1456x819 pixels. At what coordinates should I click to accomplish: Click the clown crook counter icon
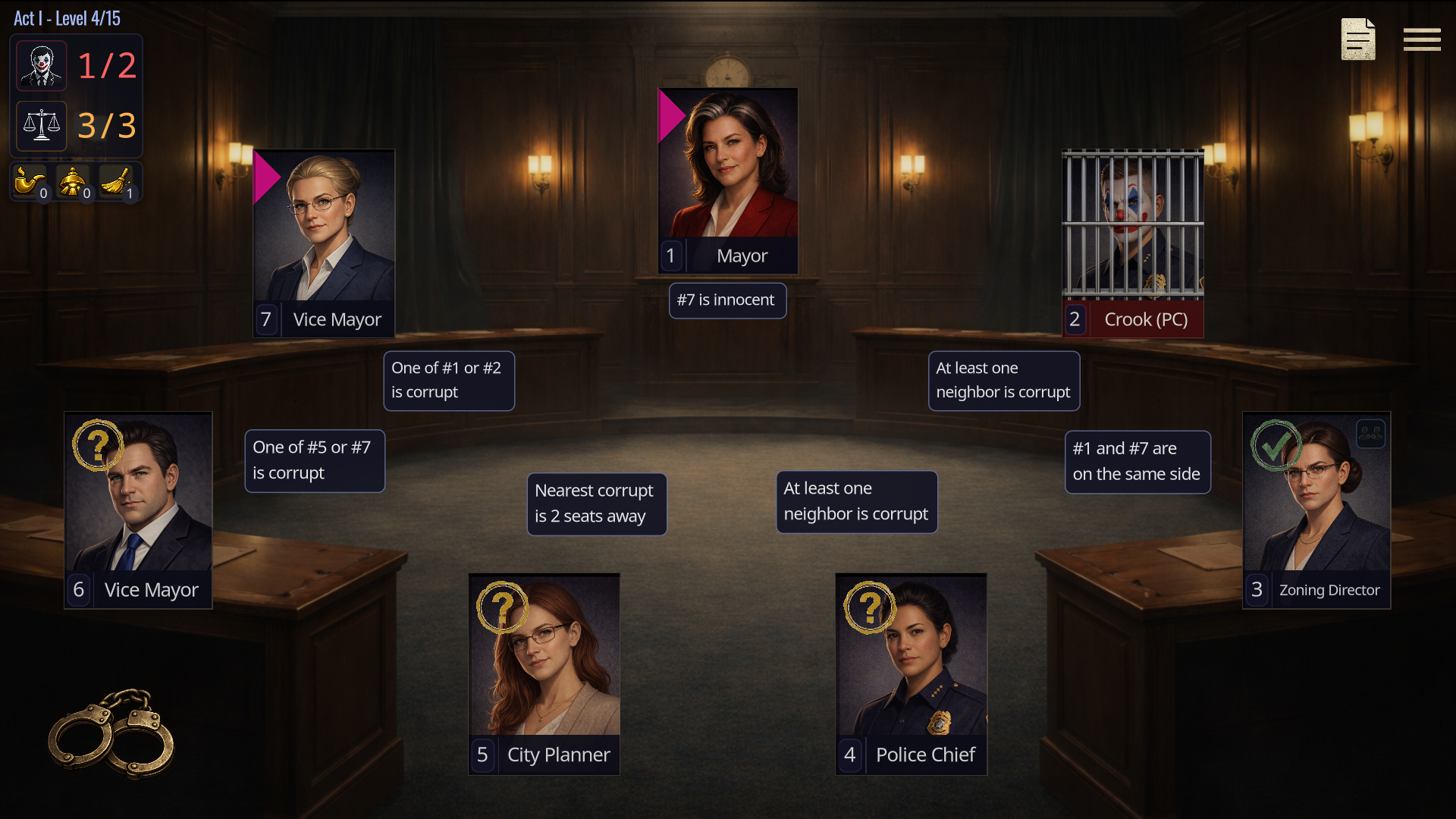click(42, 66)
